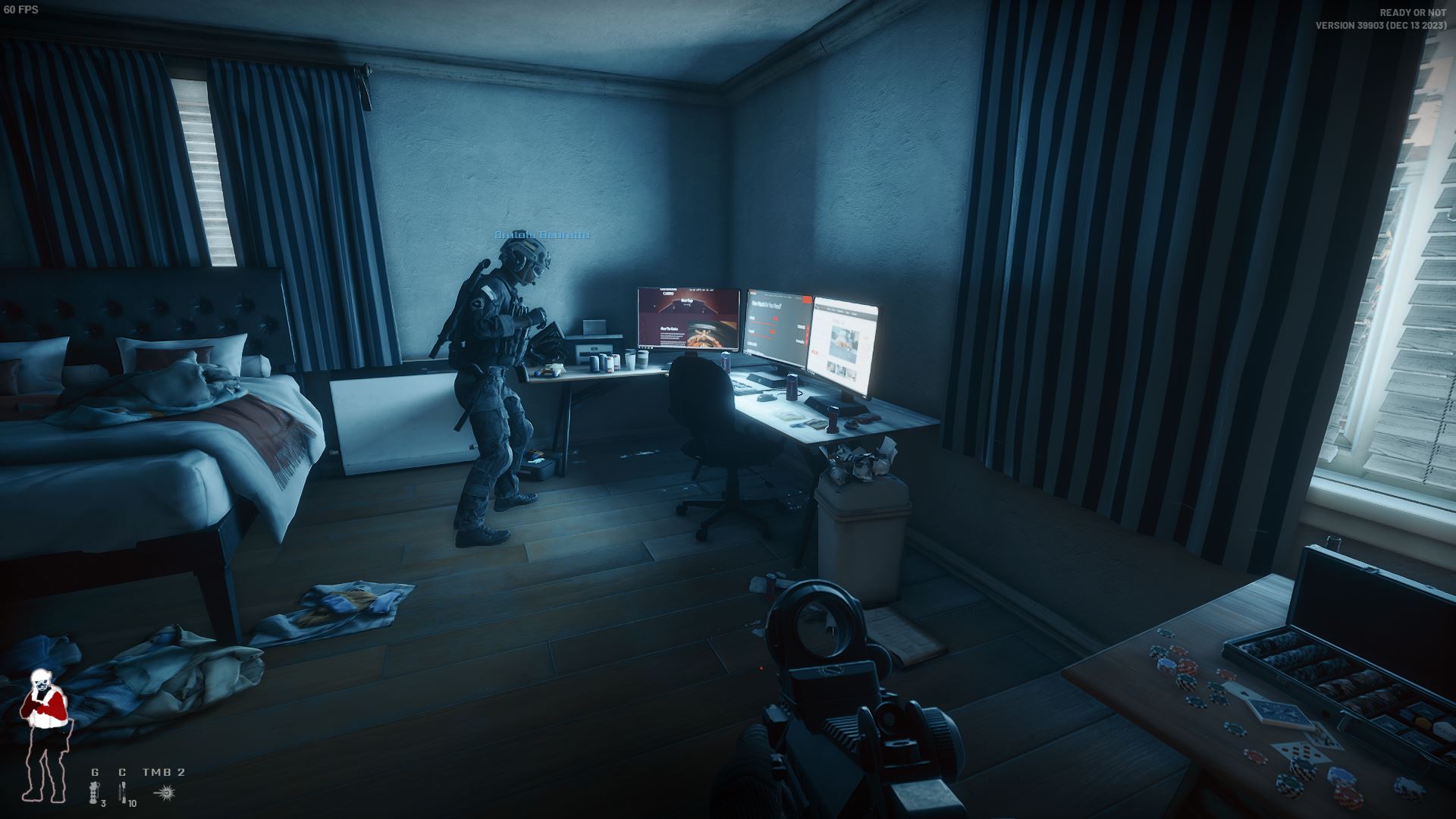Select the chemlight item icon
The image size is (1456, 819).
[122, 792]
